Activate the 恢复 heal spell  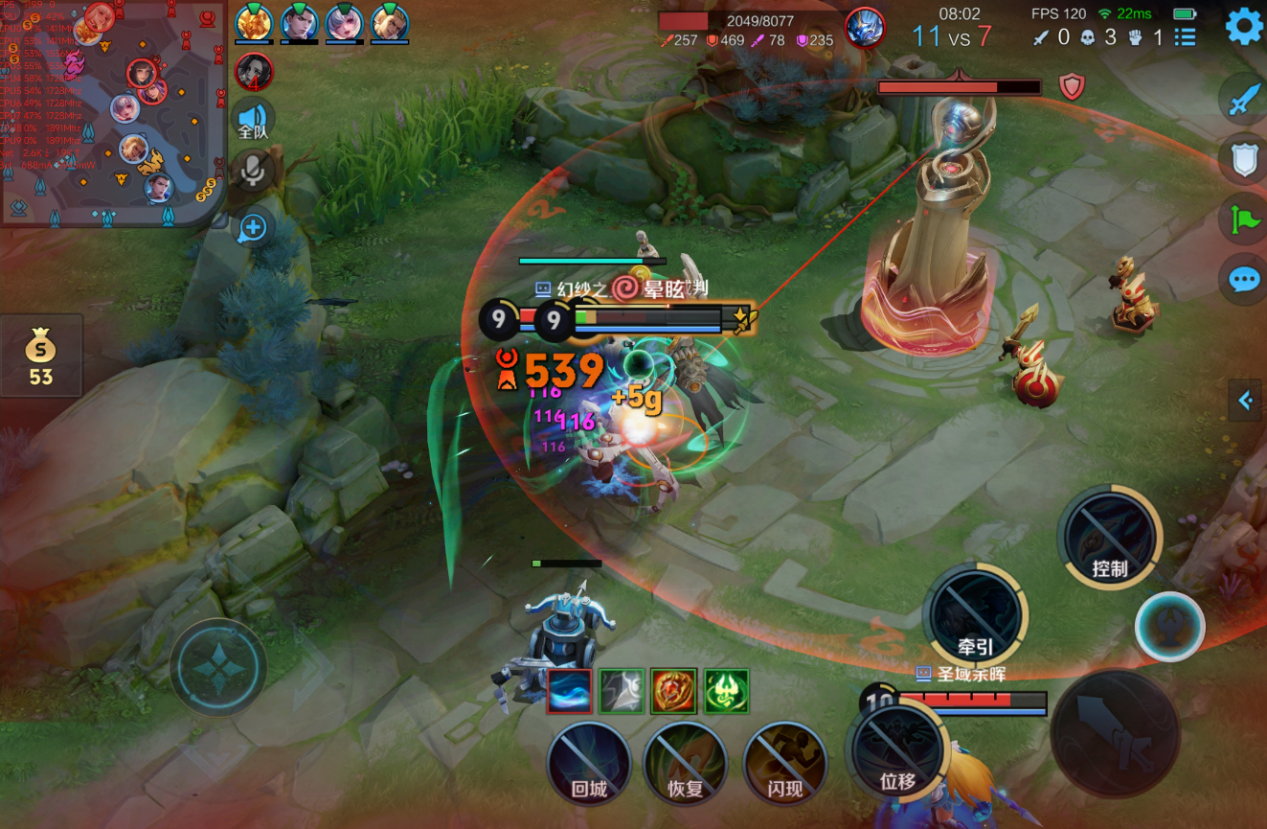685,765
